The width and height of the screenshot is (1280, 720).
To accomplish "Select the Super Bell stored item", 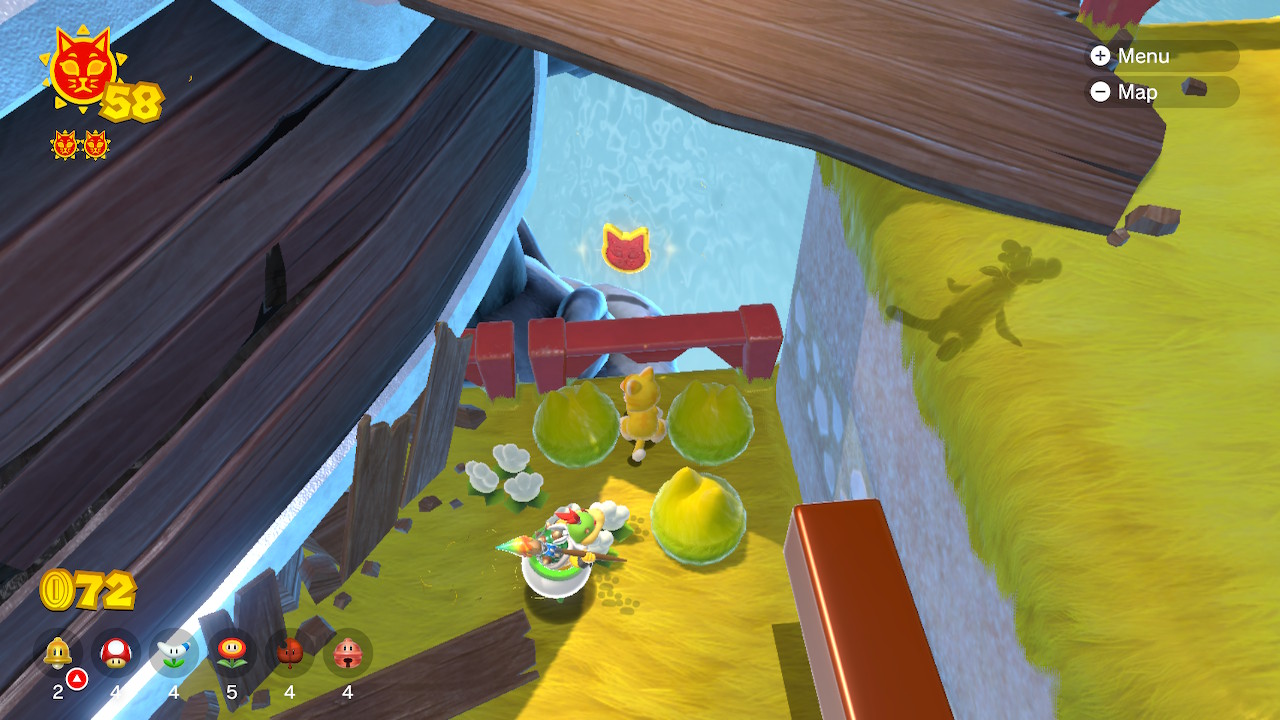I will (58, 653).
